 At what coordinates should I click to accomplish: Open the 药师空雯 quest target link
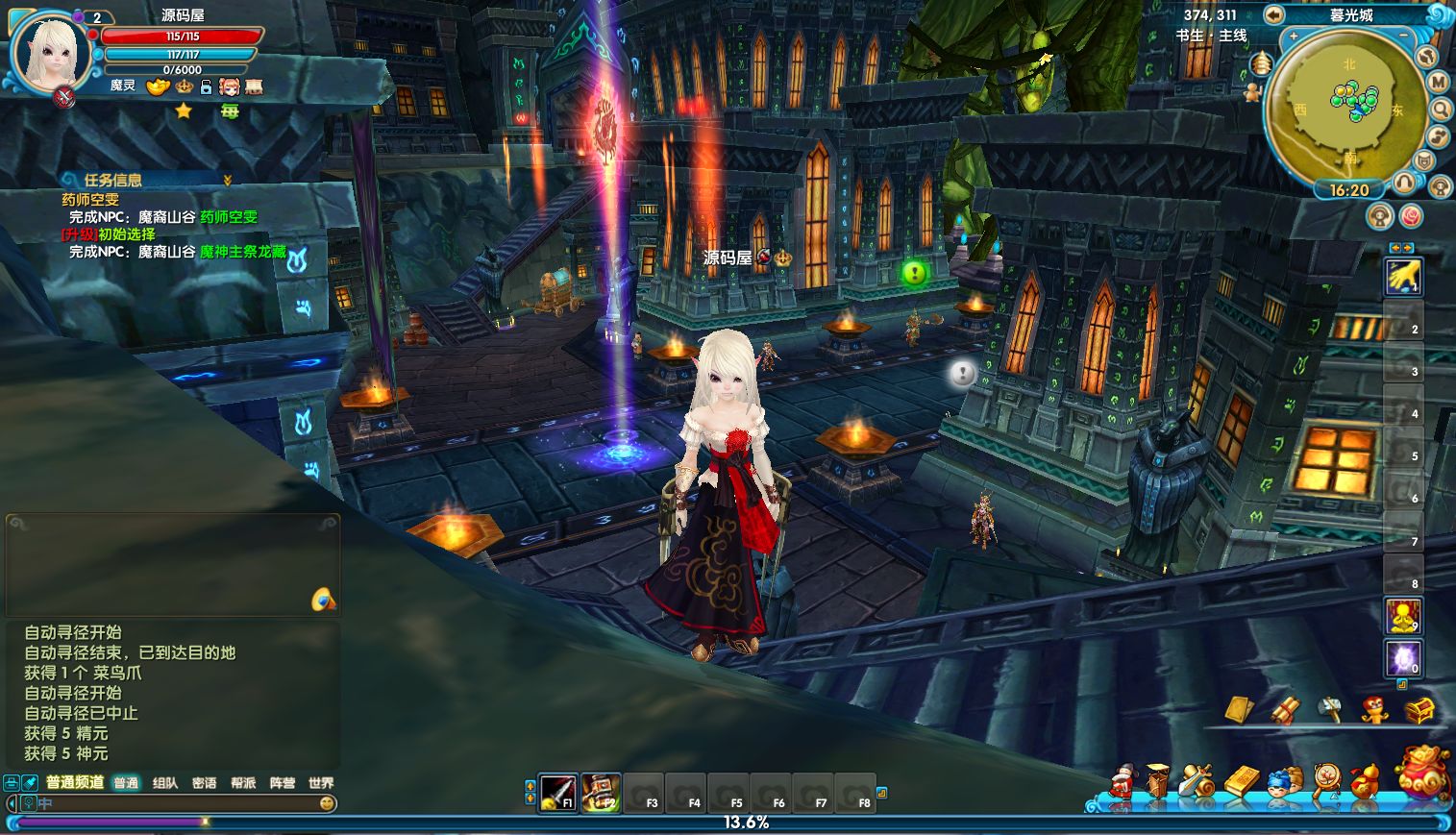click(x=229, y=217)
